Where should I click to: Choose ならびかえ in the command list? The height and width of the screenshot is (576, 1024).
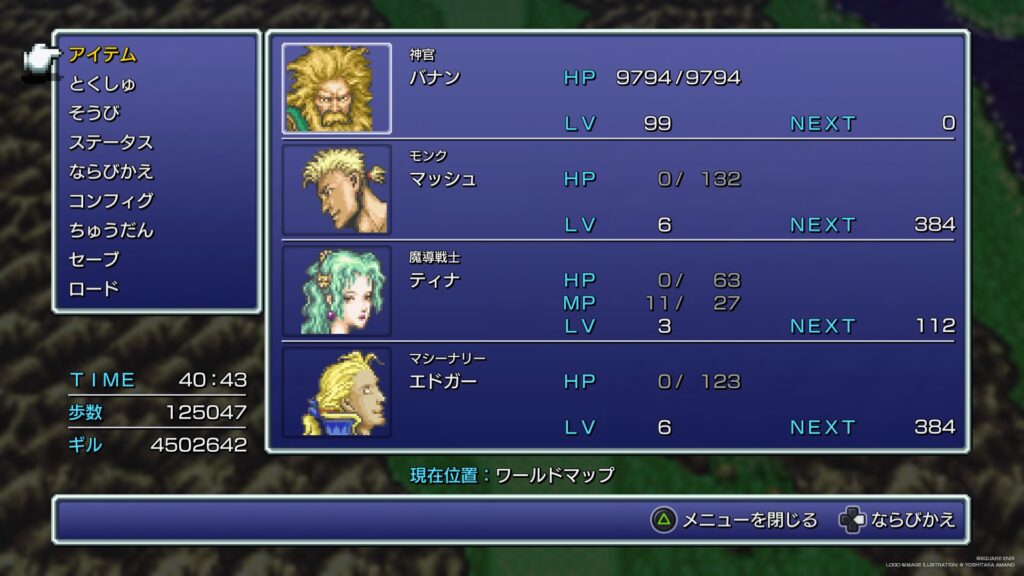(111, 171)
